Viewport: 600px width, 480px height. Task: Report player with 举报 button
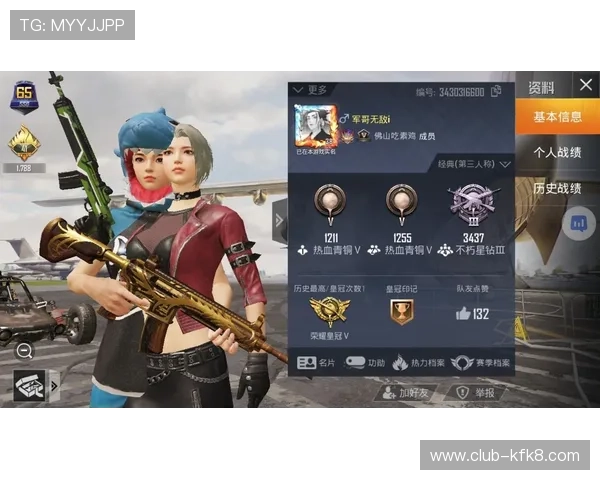[x=475, y=393]
